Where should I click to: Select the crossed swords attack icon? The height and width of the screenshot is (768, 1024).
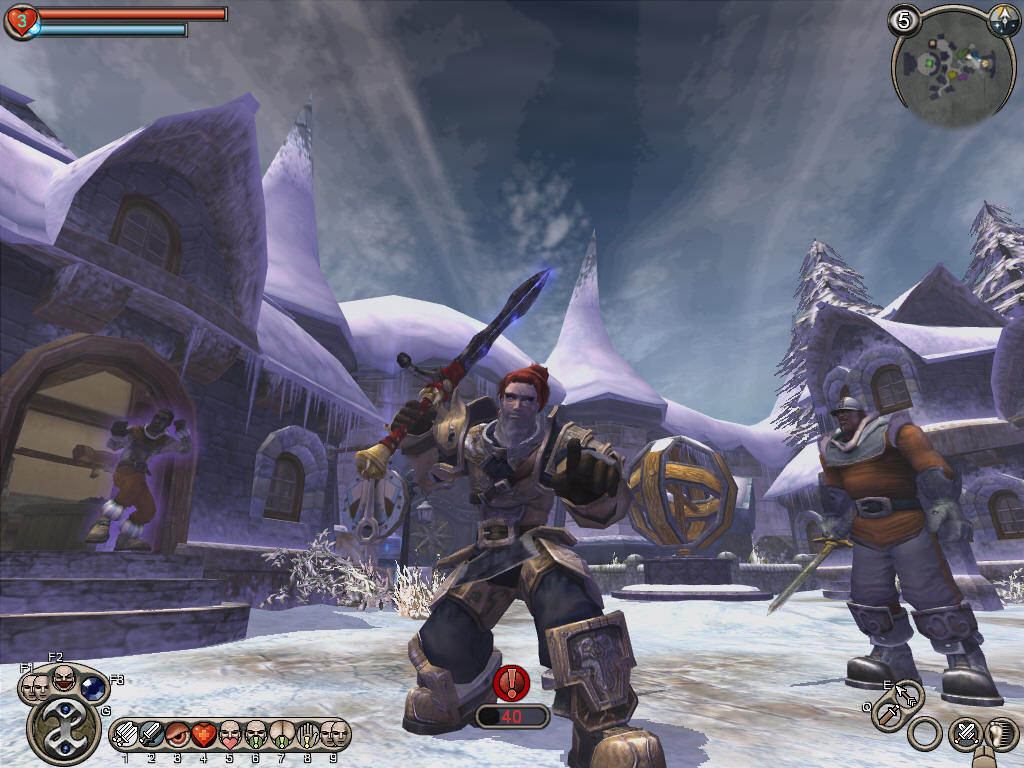[x=964, y=735]
